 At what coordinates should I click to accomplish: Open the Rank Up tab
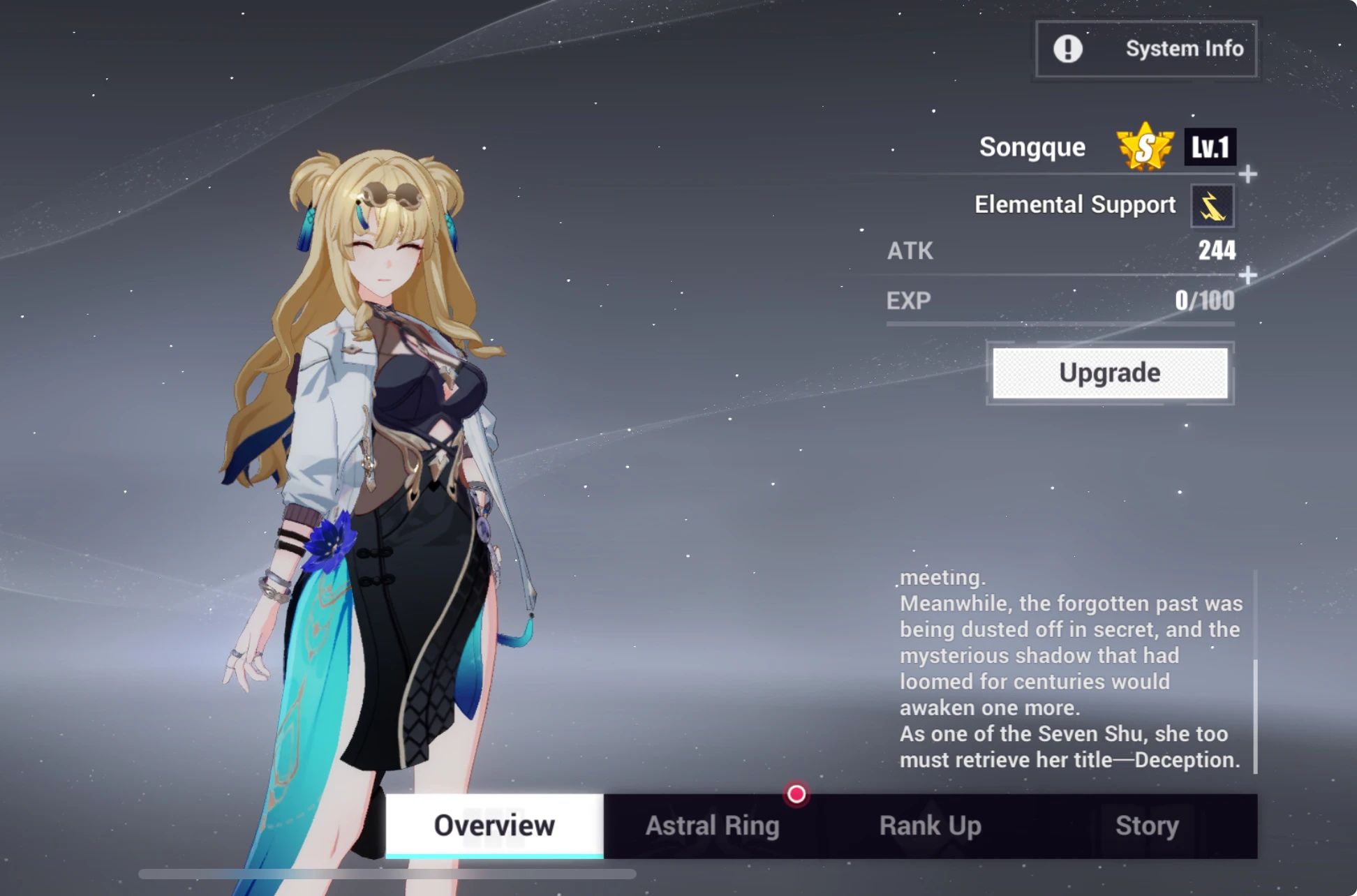930,826
